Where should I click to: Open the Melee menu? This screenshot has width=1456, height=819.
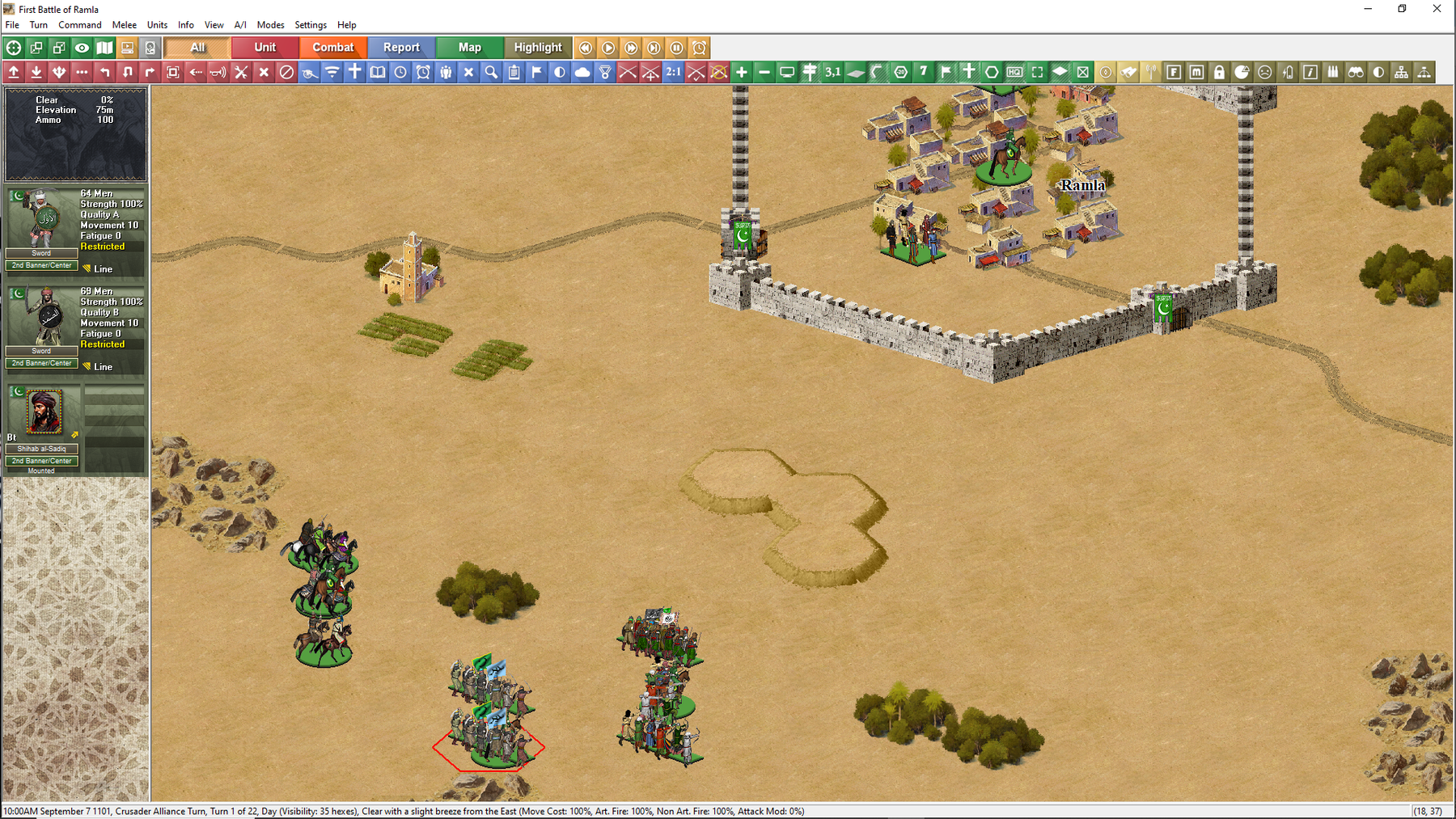pos(124,25)
